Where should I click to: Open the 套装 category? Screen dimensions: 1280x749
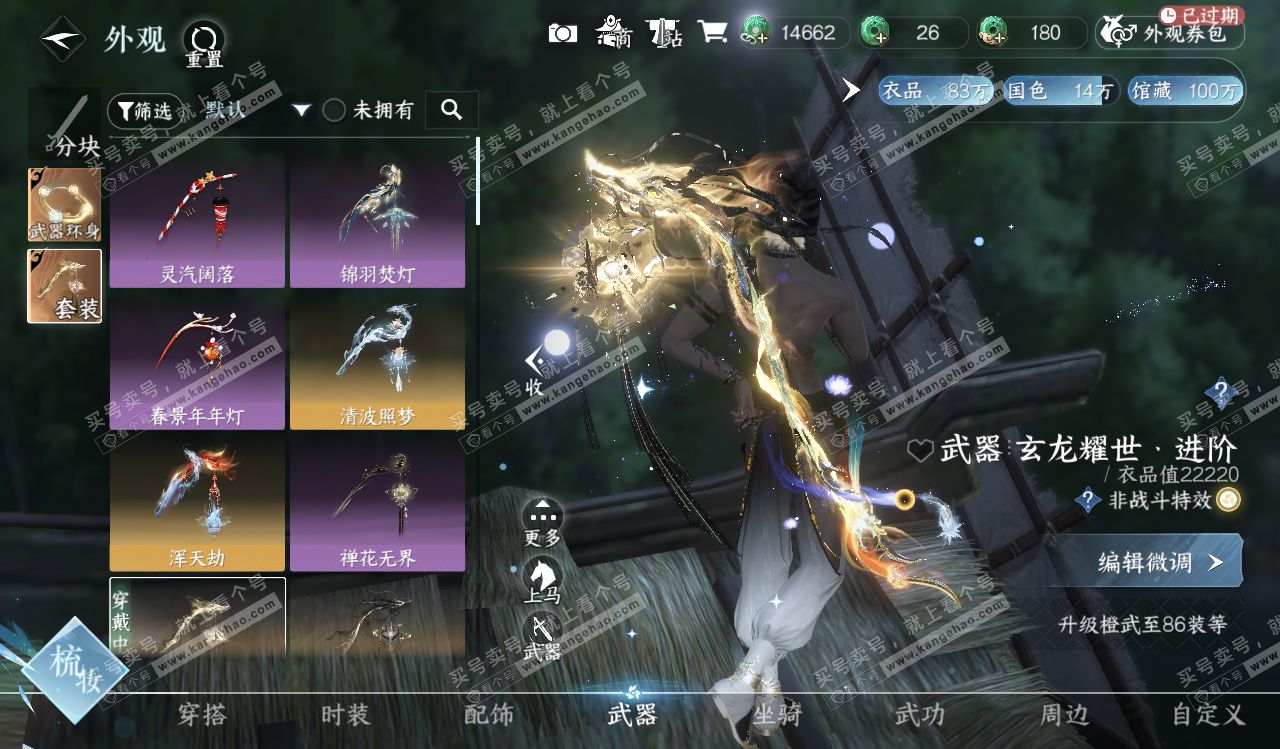64,286
